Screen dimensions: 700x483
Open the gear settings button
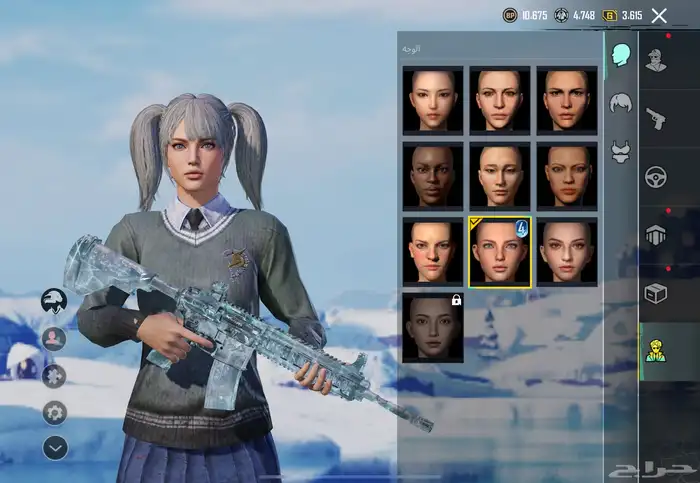tap(54, 412)
